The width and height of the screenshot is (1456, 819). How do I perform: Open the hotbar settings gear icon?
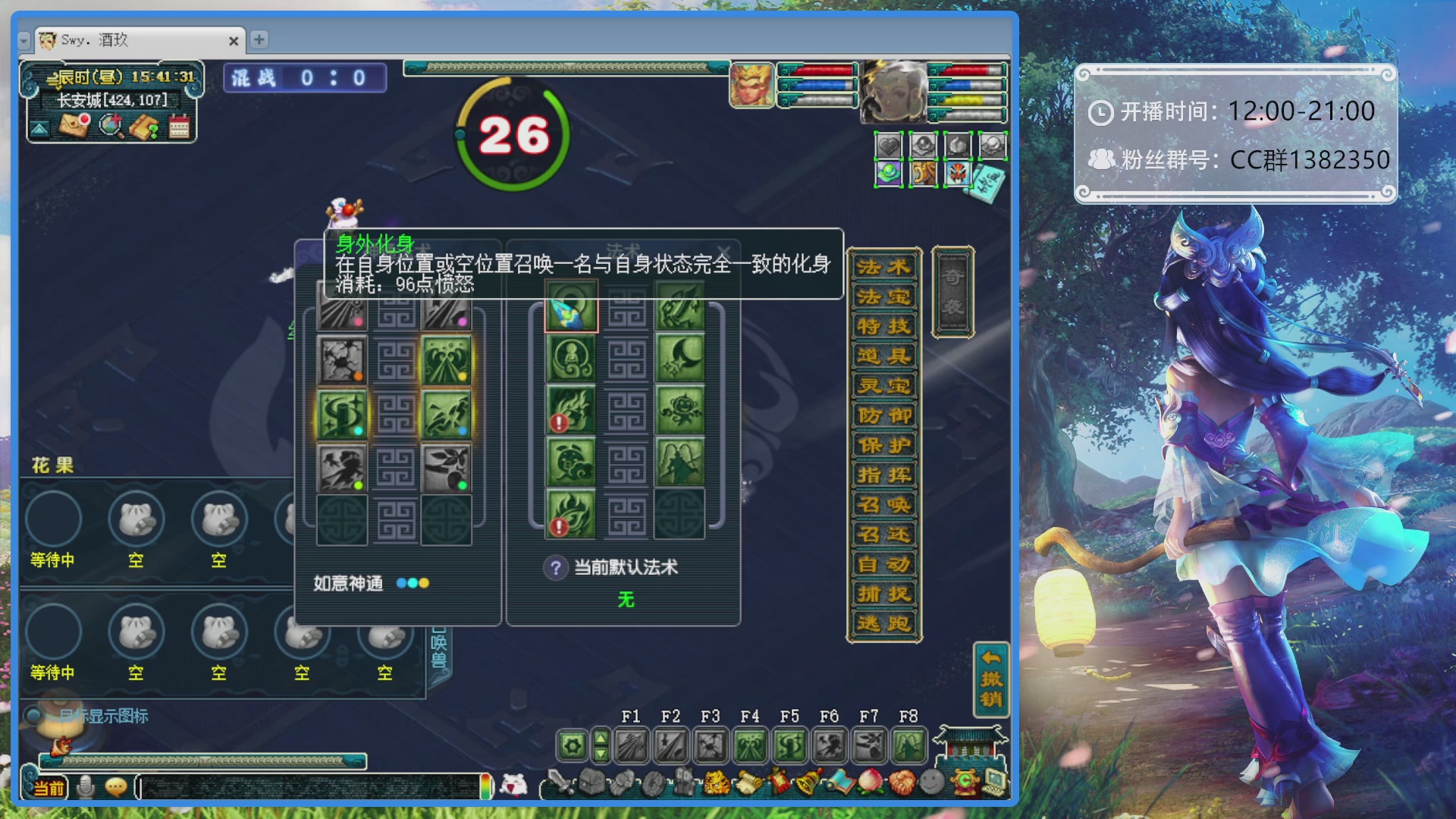click(x=571, y=744)
